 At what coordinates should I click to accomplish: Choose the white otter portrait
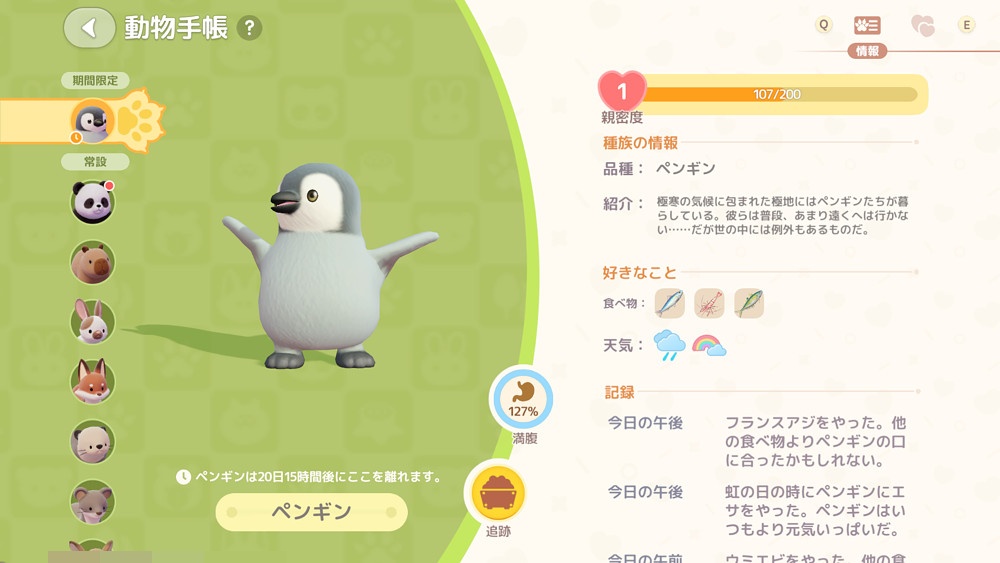pyautogui.click(x=93, y=442)
